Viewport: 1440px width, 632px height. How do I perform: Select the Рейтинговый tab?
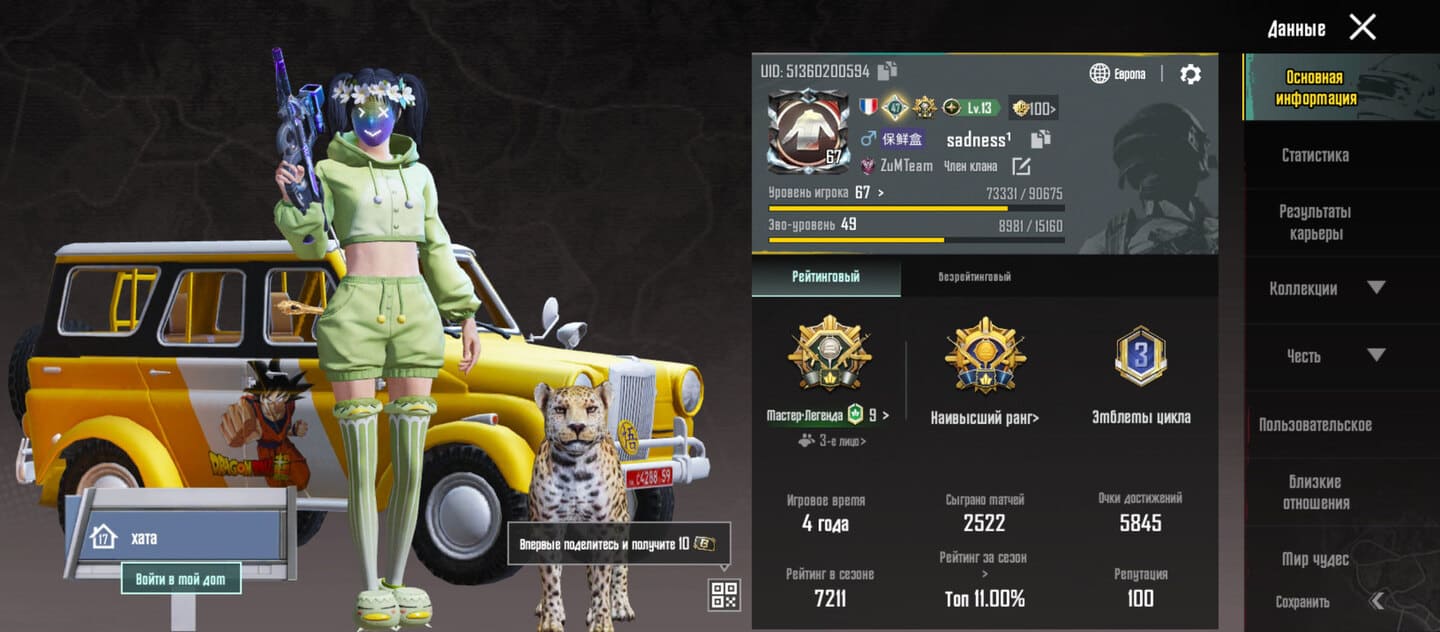click(826, 277)
